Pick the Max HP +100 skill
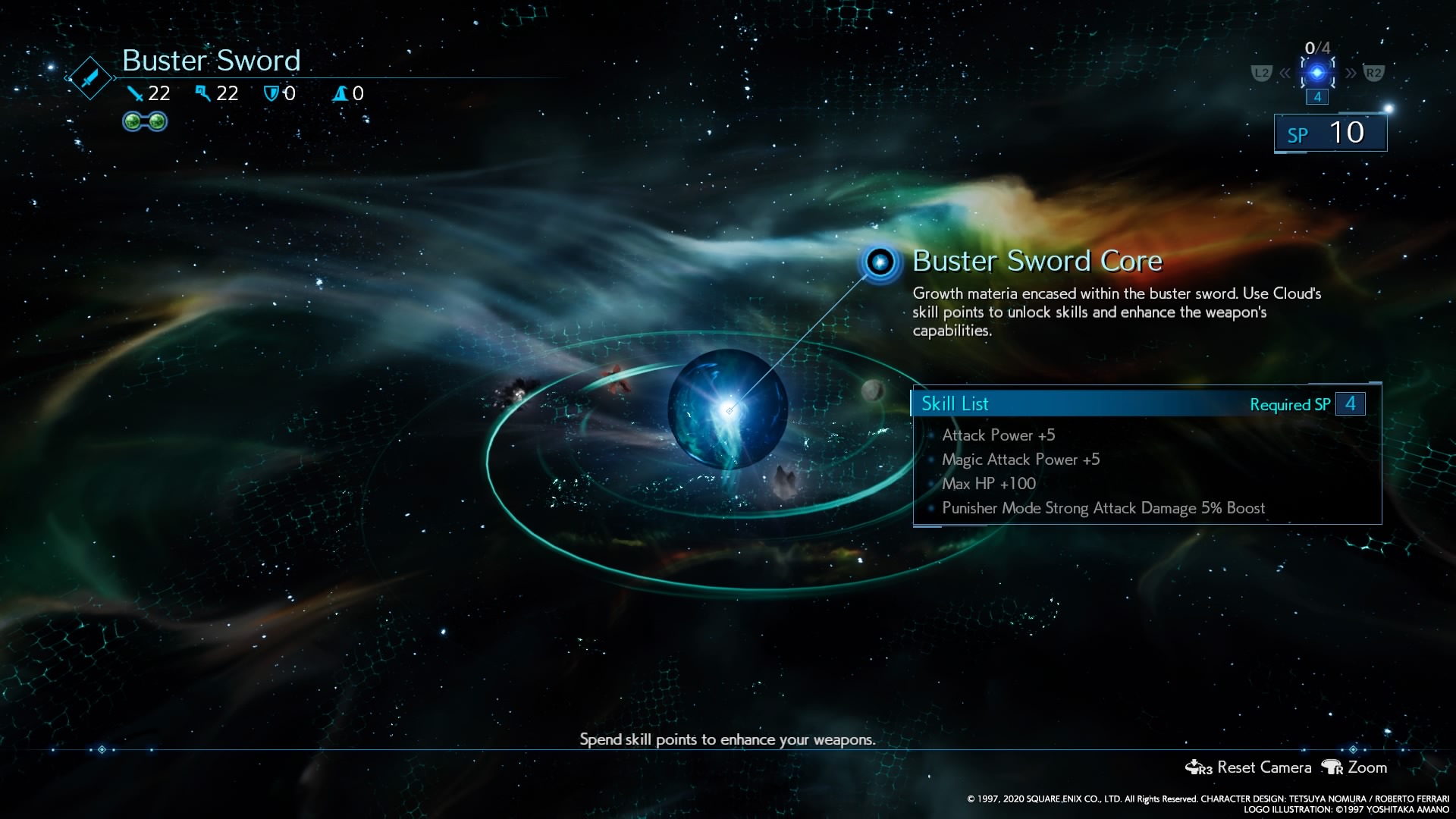This screenshot has height=819, width=1456. point(988,484)
